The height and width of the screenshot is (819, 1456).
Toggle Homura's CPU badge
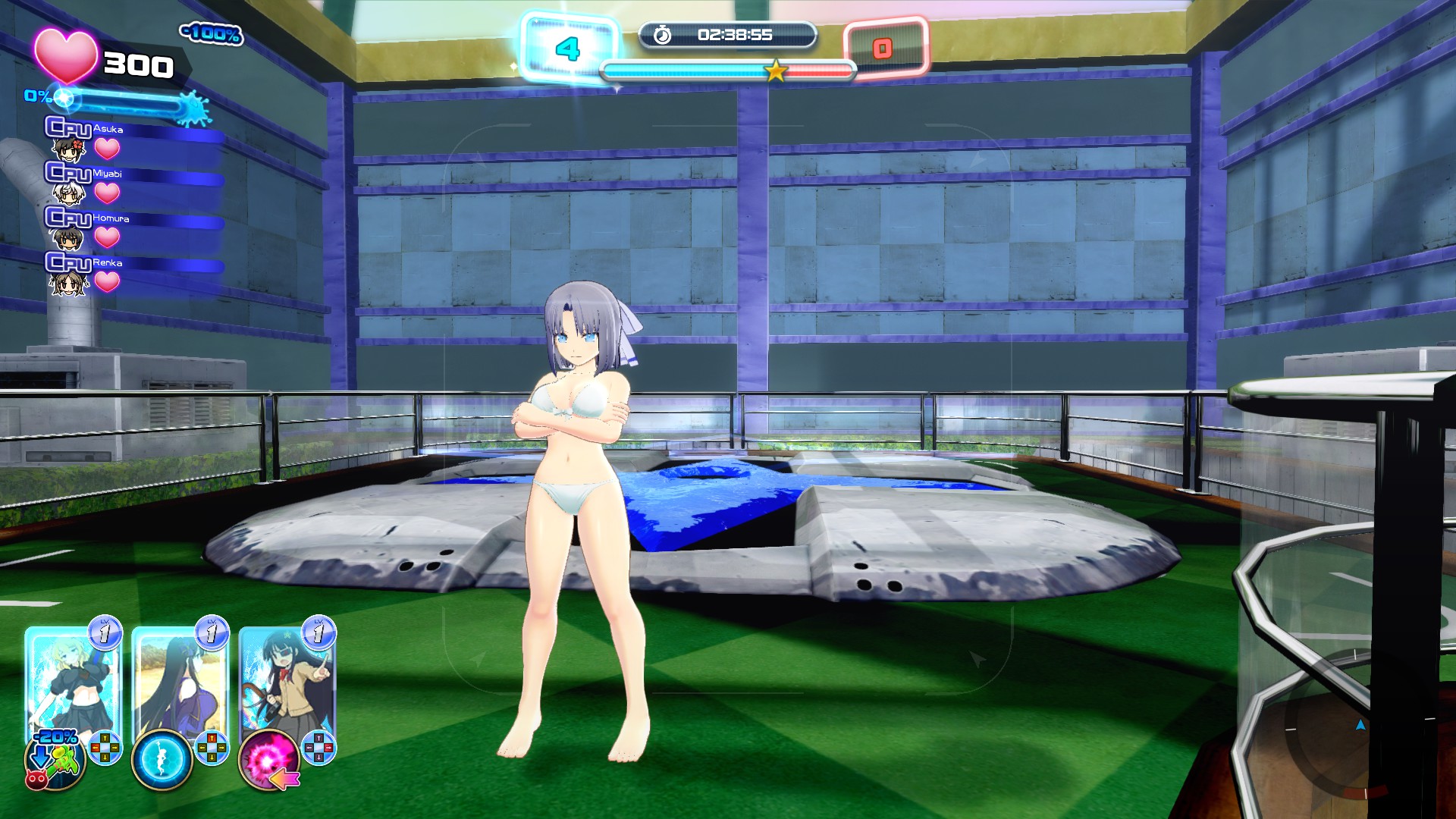point(69,217)
